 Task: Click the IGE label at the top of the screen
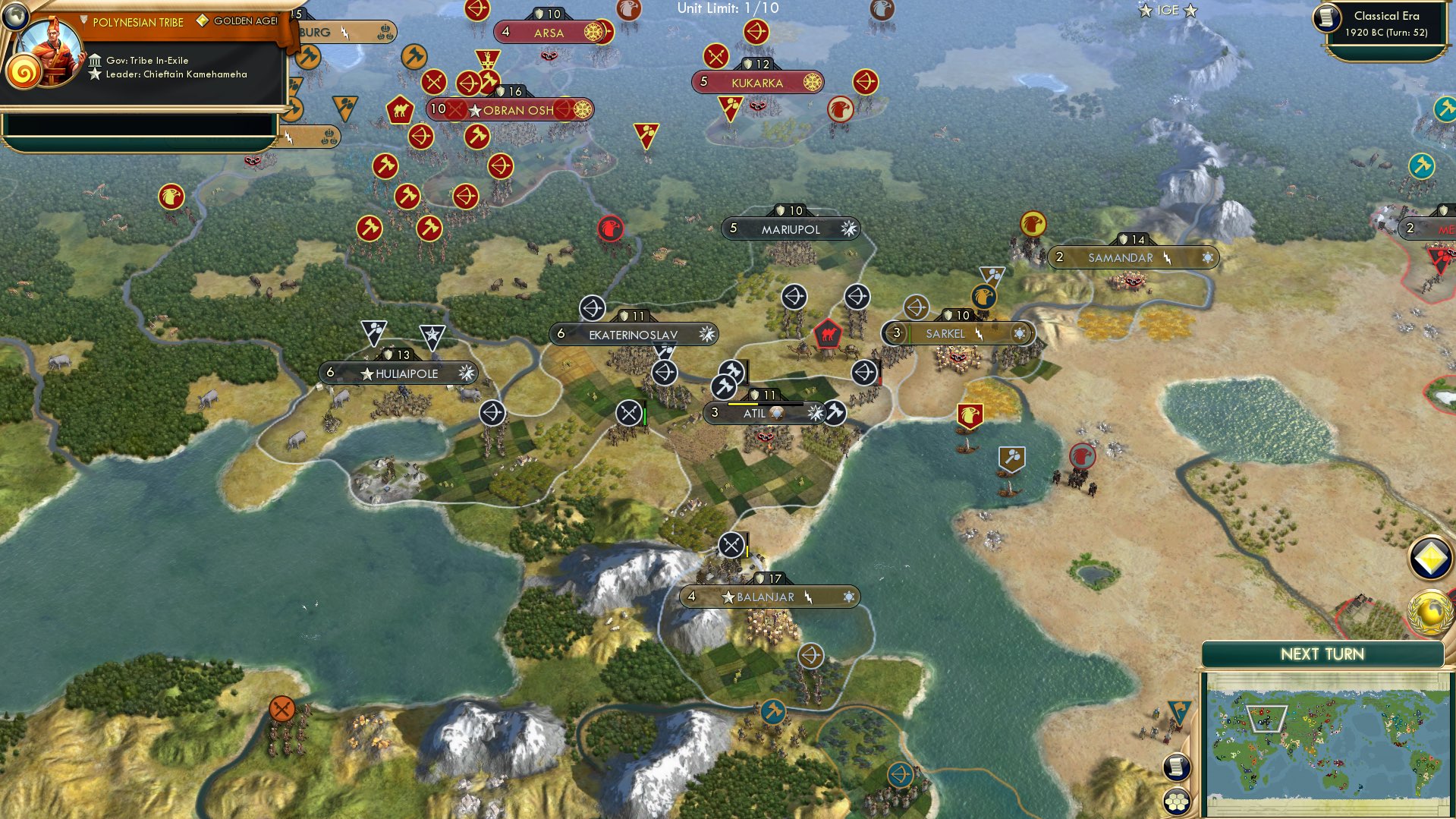point(1168,10)
